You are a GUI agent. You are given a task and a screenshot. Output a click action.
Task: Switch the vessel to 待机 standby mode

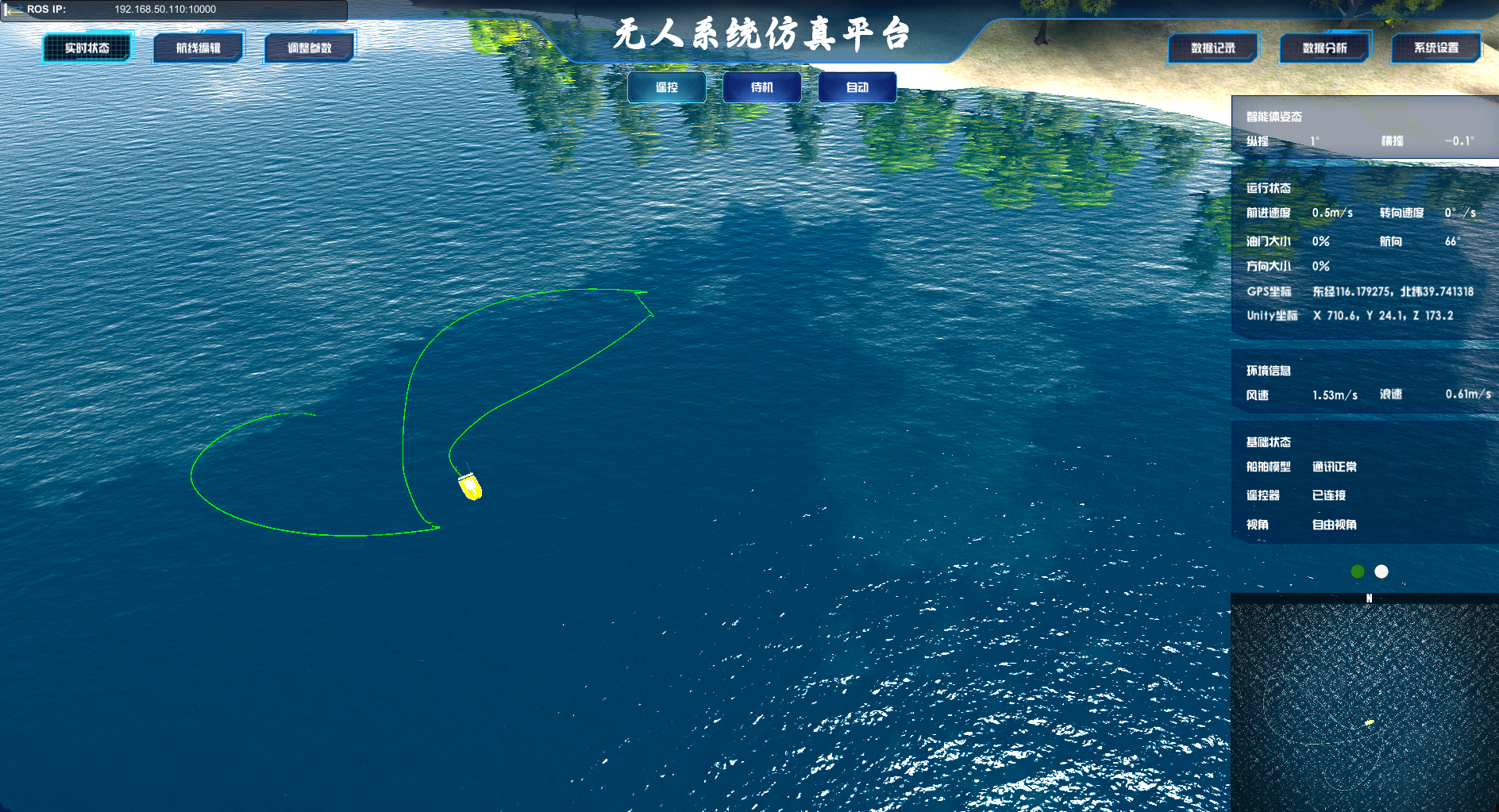761,87
